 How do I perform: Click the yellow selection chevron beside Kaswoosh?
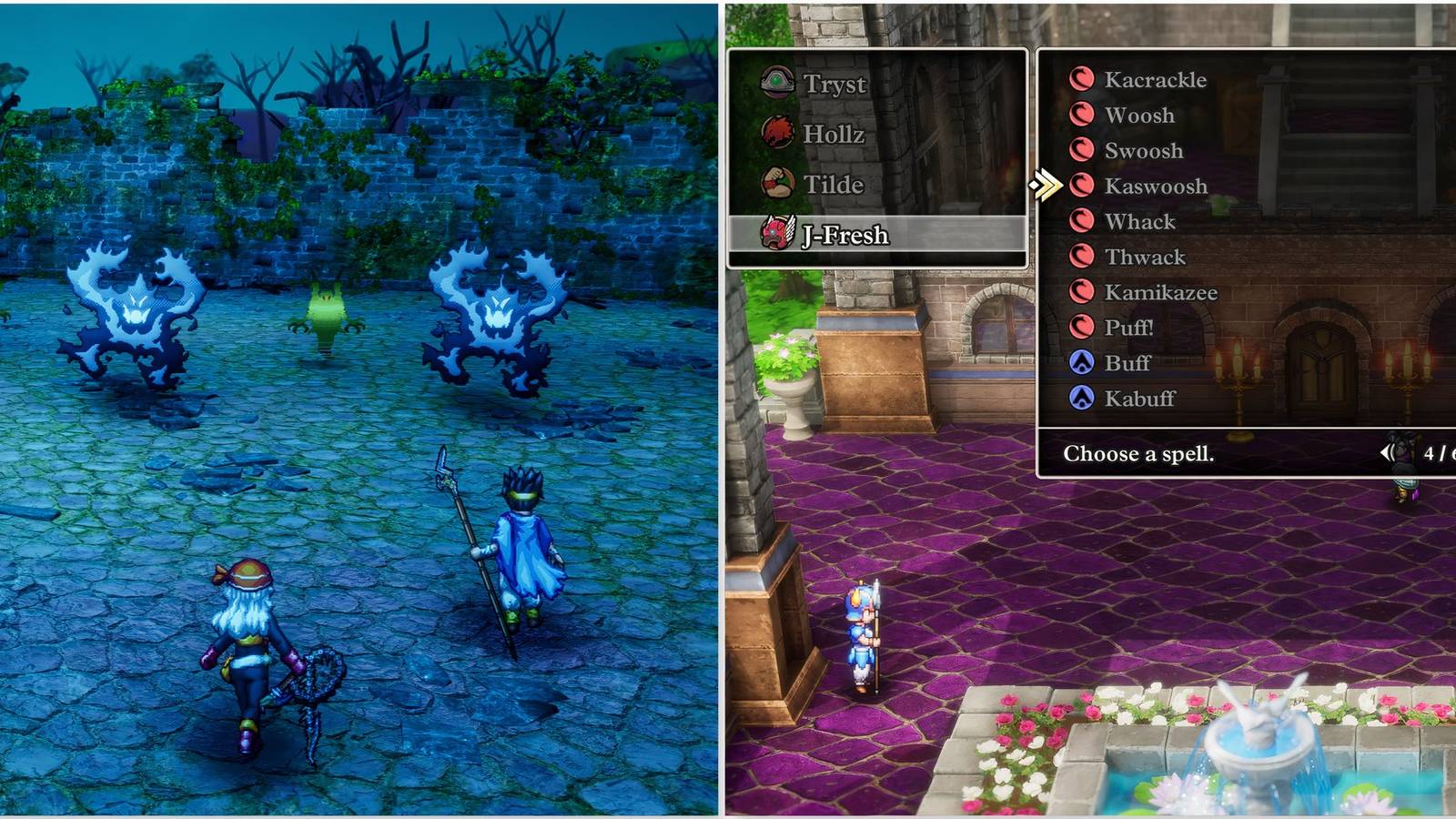coord(1048,186)
